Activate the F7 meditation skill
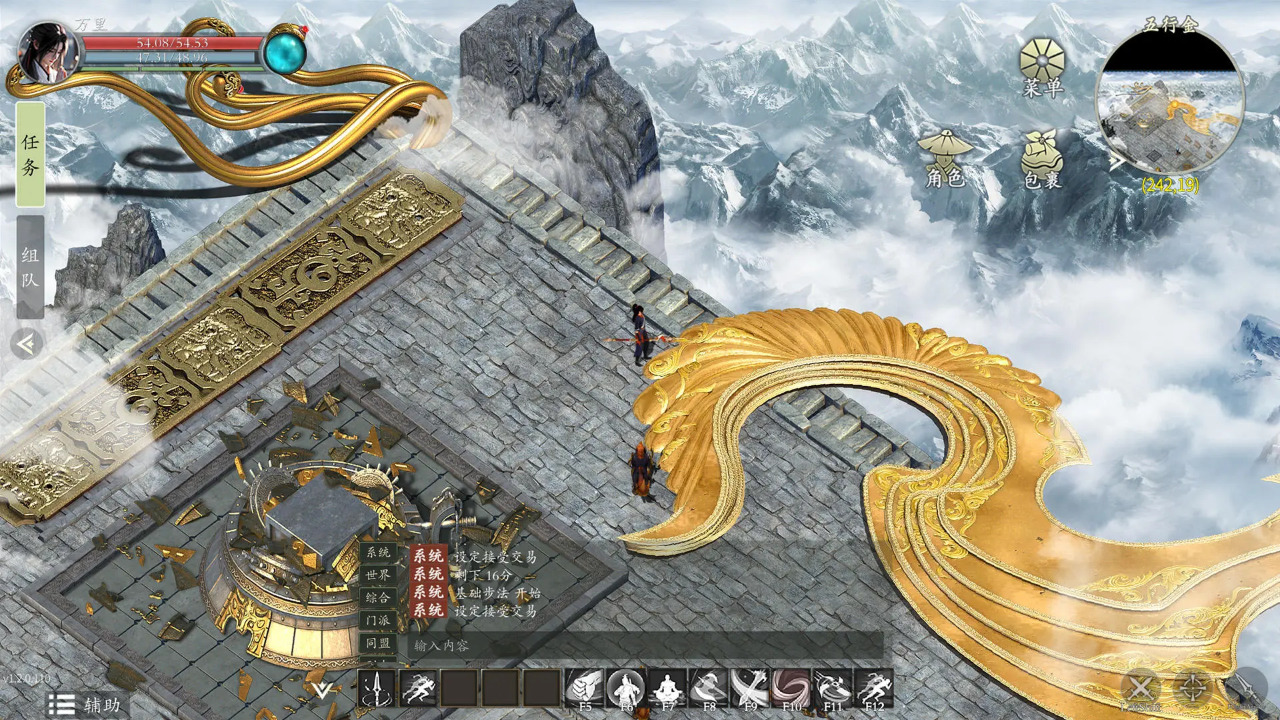This screenshot has width=1280, height=720. (x=666, y=688)
